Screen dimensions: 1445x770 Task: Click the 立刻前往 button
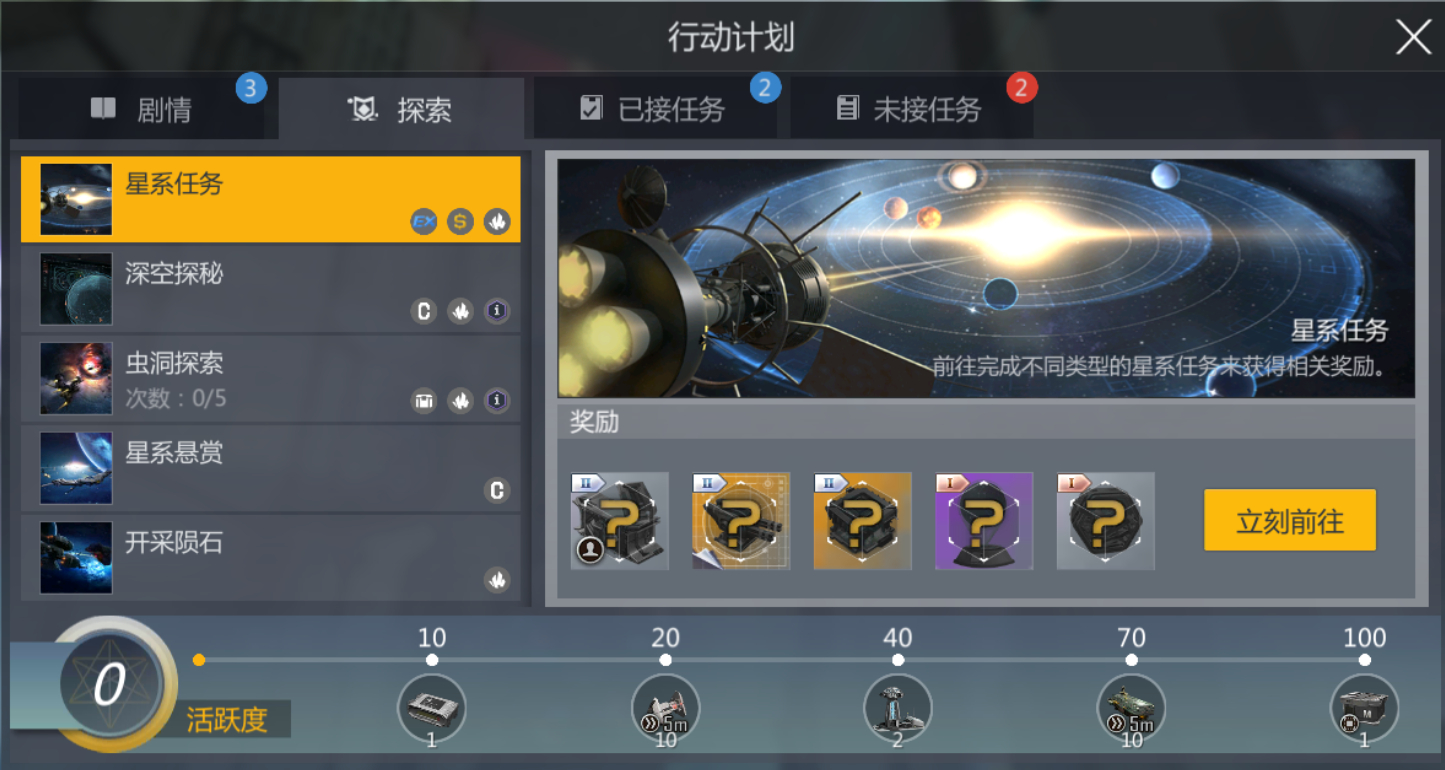(x=1289, y=519)
